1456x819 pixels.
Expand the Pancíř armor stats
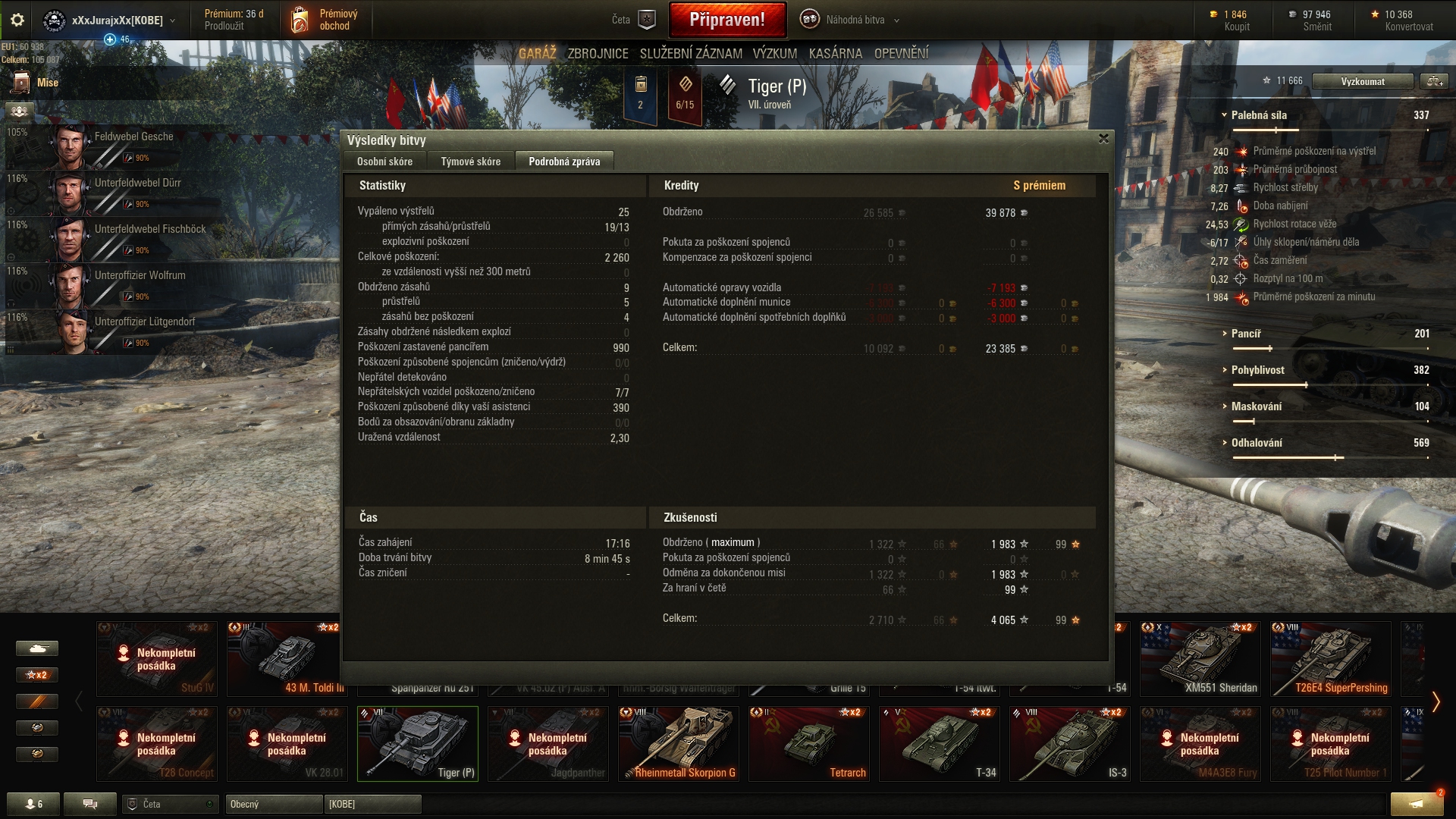[x=1245, y=334]
